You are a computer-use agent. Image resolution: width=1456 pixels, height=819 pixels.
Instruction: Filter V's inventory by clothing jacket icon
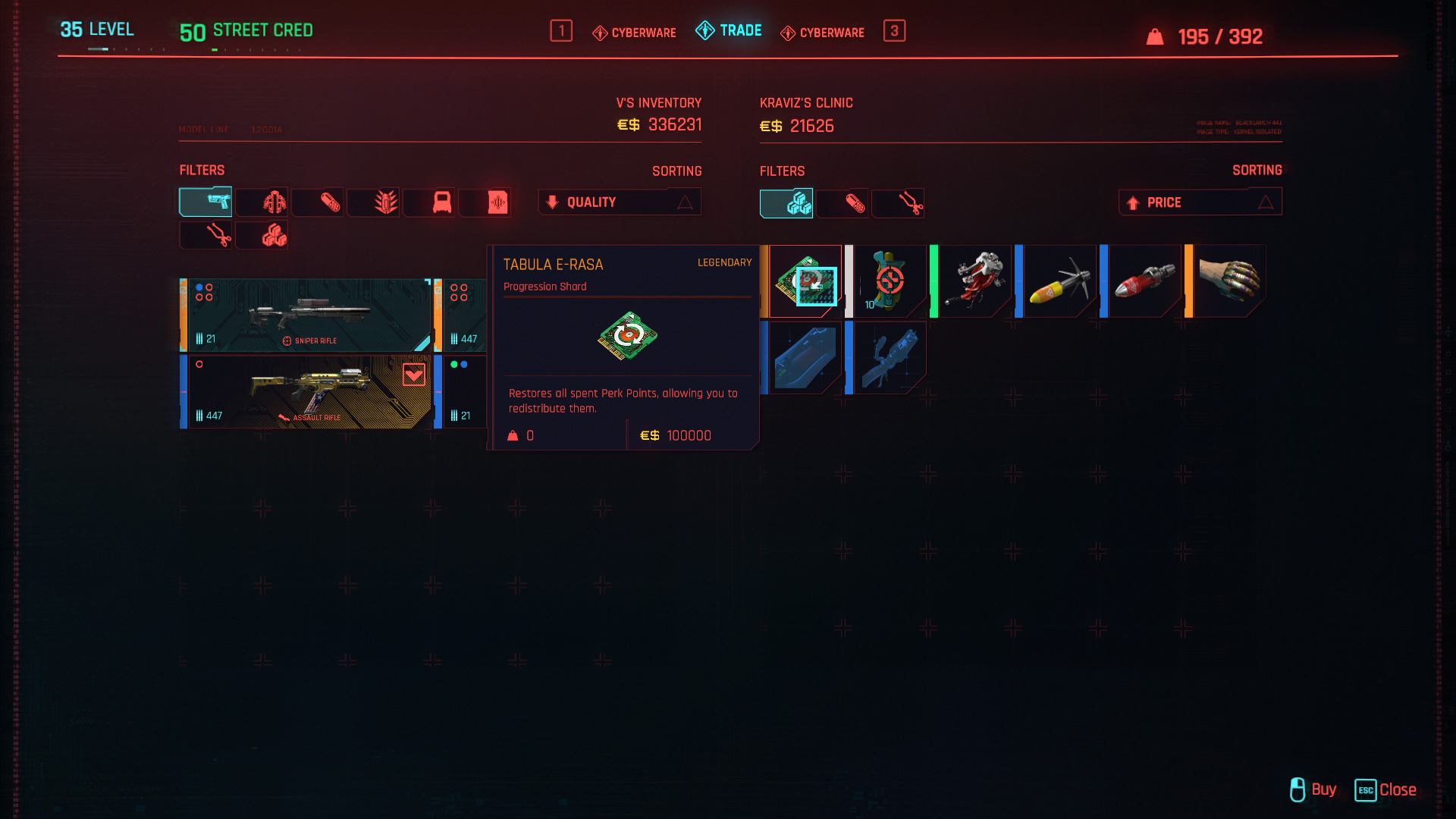click(x=262, y=202)
